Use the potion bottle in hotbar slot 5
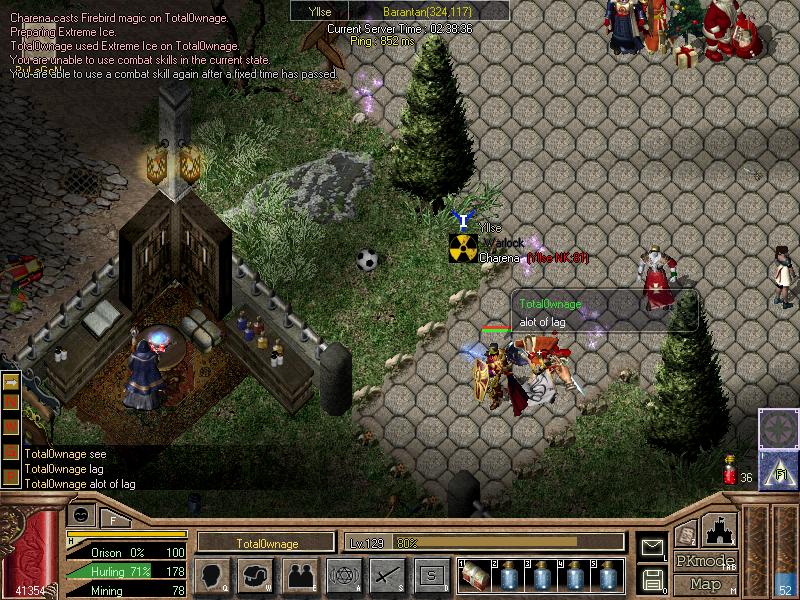The width and height of the screenshot is (800, 600). click(x=608, y=576)
